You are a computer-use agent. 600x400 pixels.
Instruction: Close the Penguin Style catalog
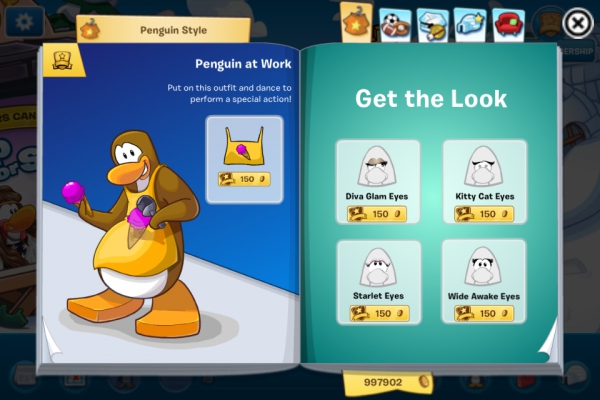pos(577,22)
